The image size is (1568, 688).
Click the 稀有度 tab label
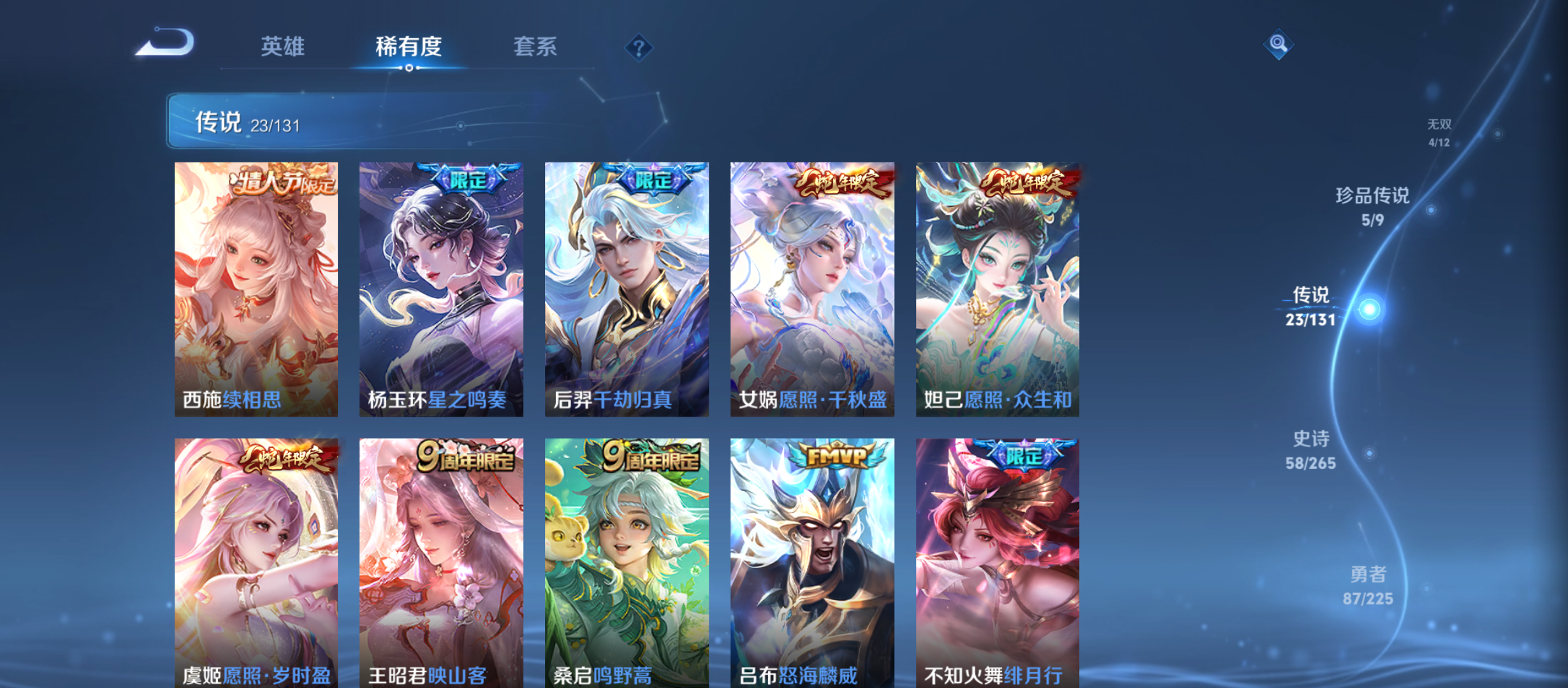coord(409,47)
